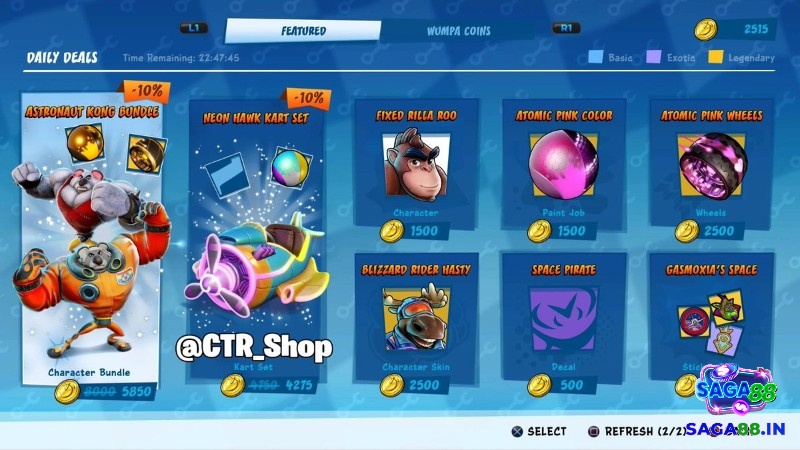Image resolution: width=800 pixels, height=450 pixels.
Task: Pick the Atomic Pink Color paint job
Action: coord(564,172)
